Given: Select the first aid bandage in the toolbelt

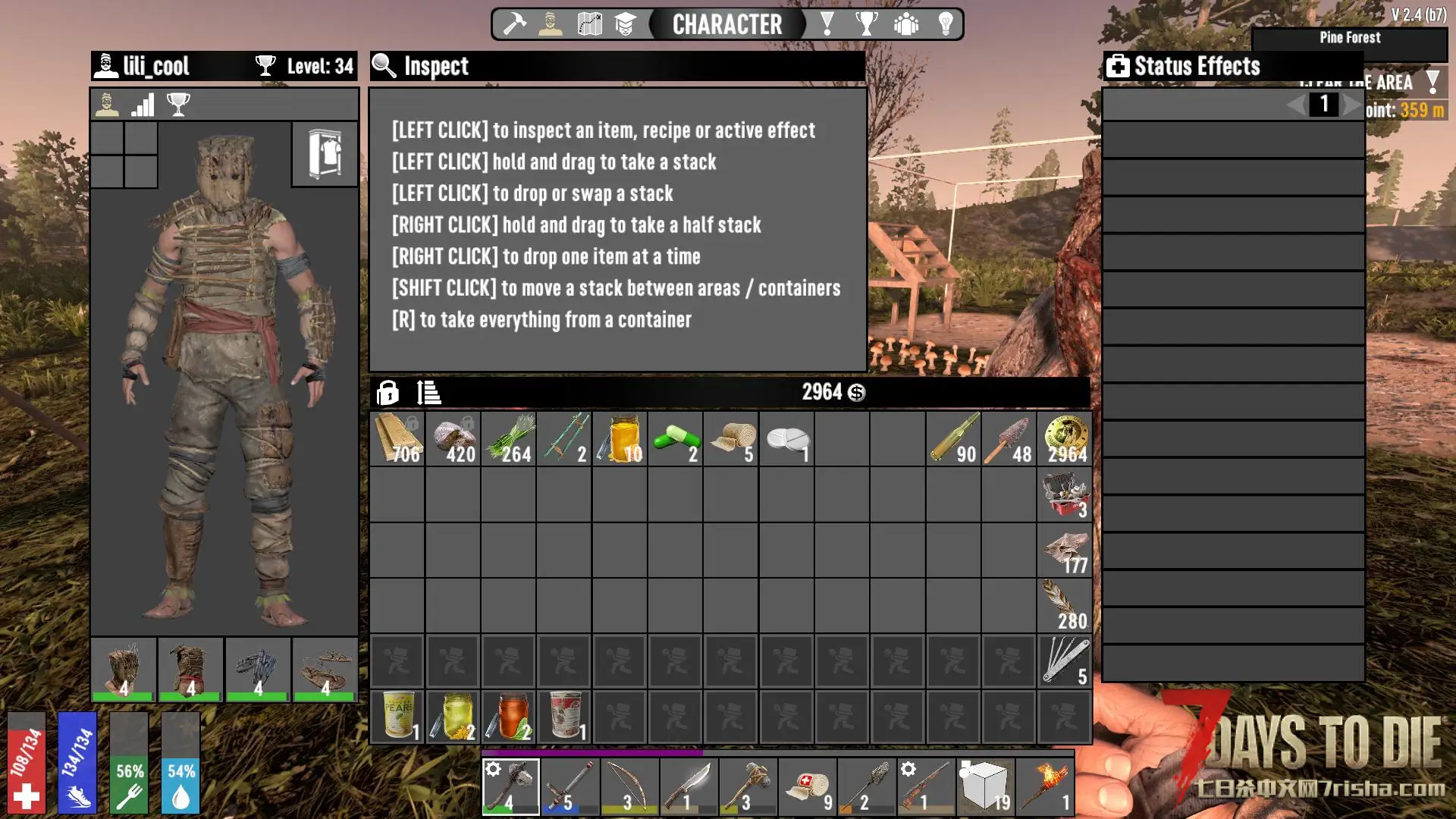Looking at the screenshot, I should click(807, 786).
